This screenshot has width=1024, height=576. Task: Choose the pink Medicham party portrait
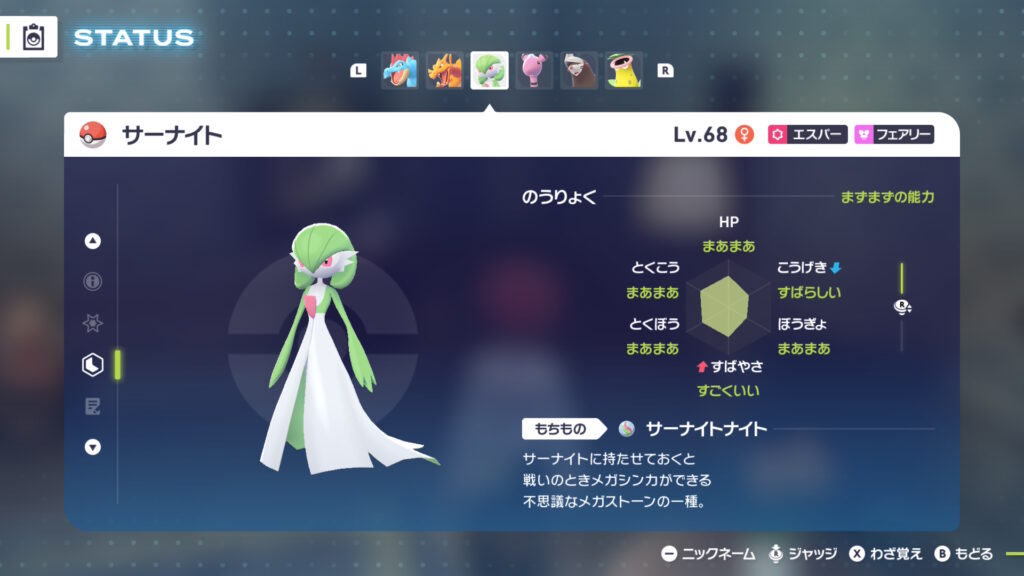click(x=534, y=71)
